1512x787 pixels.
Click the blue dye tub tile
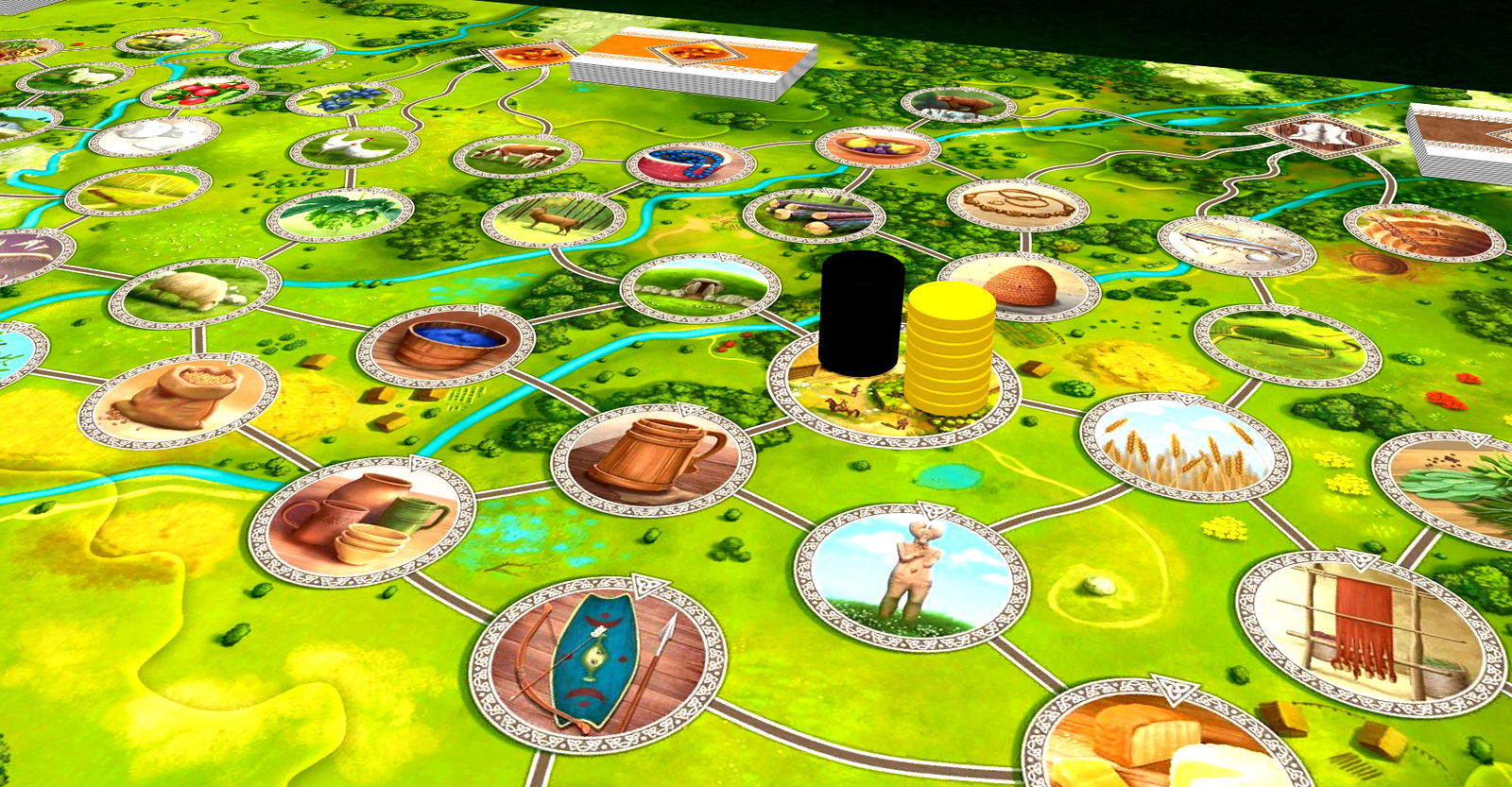[446, 344]
